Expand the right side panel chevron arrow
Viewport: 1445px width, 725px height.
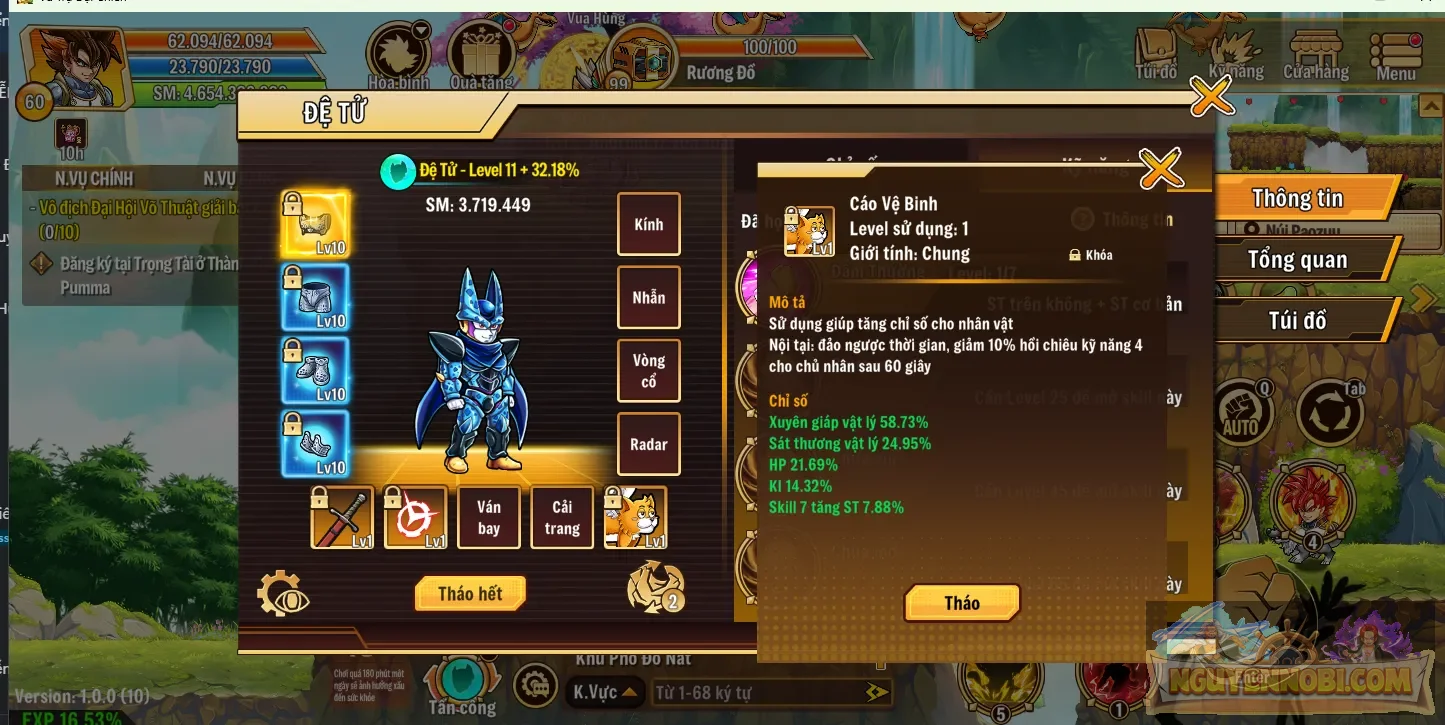(1421, 297)
